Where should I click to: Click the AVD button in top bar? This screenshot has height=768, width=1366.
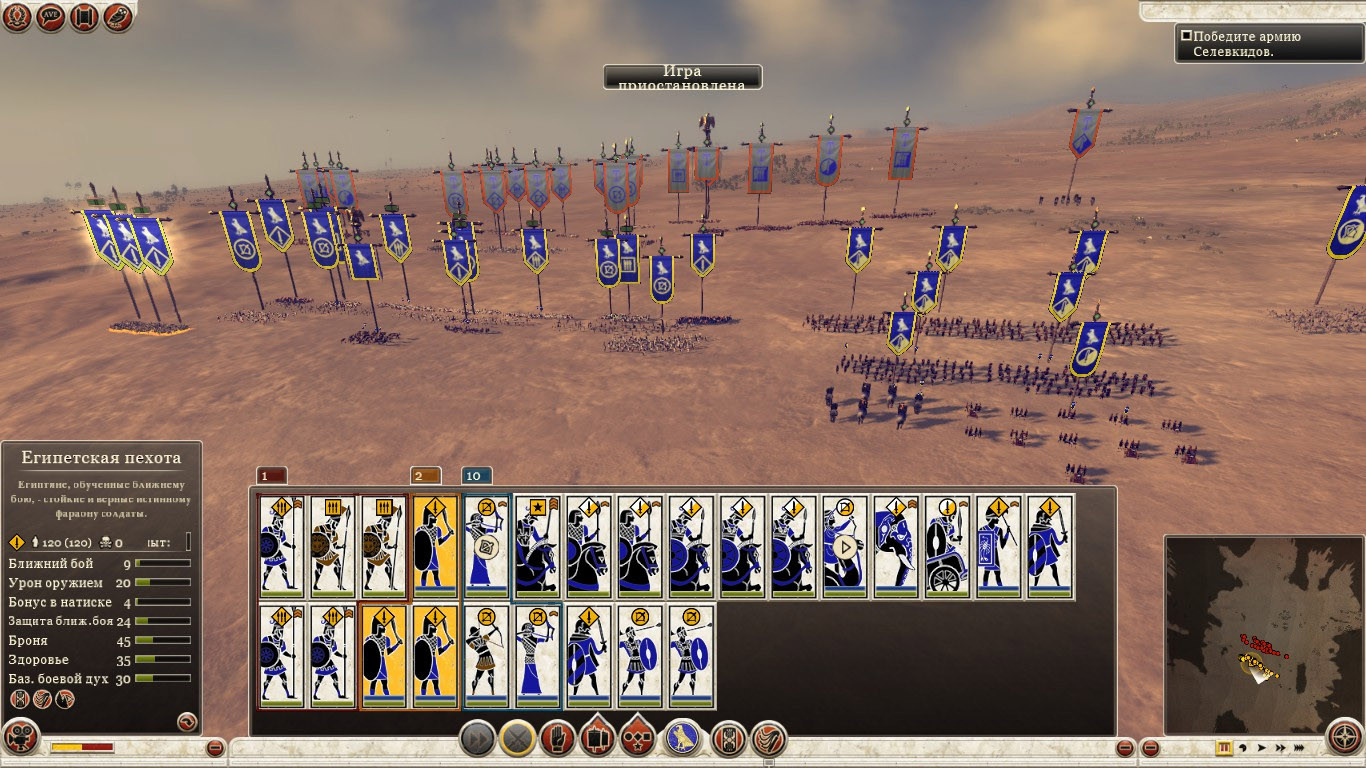tap(51, 17)
